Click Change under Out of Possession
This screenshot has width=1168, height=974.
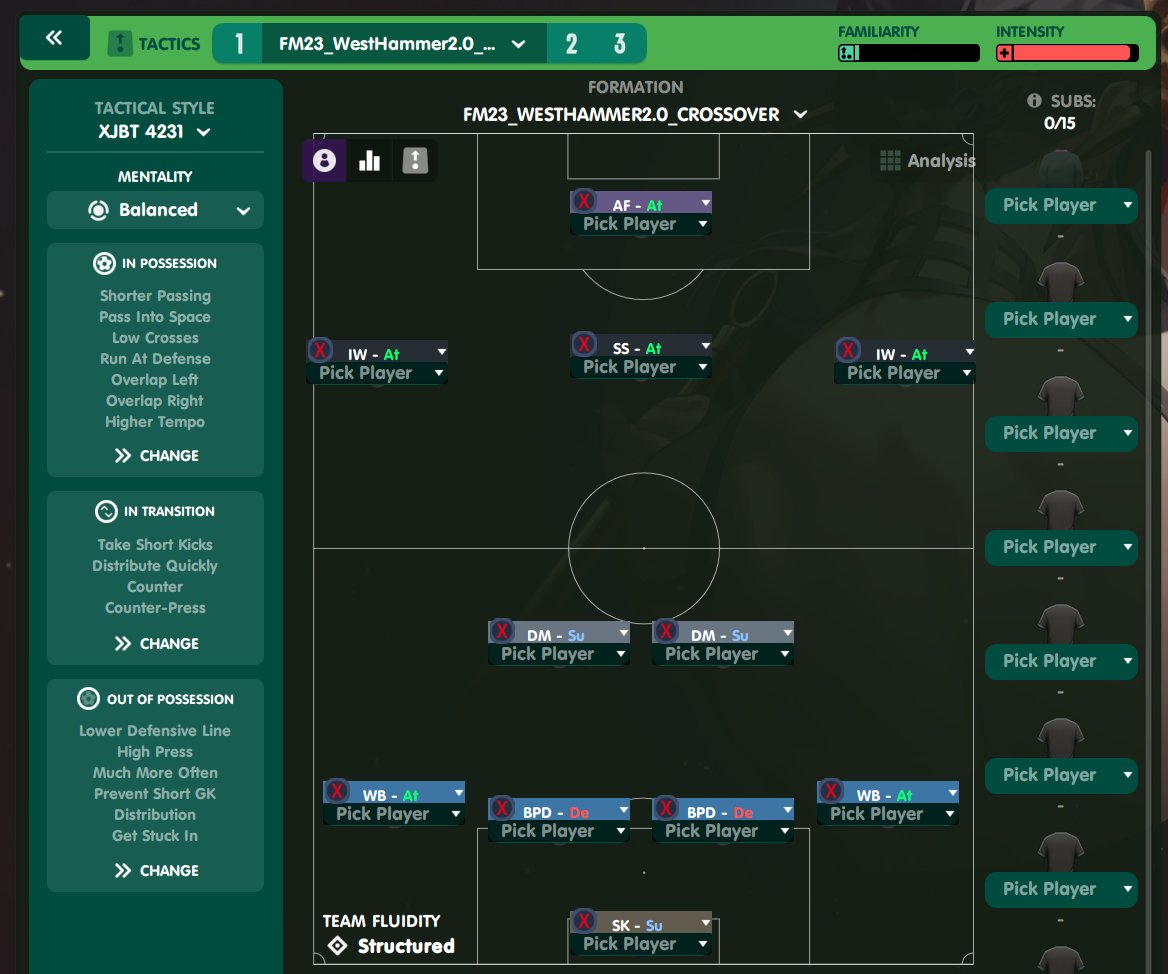pyautogui.click(x=155, y=870)
